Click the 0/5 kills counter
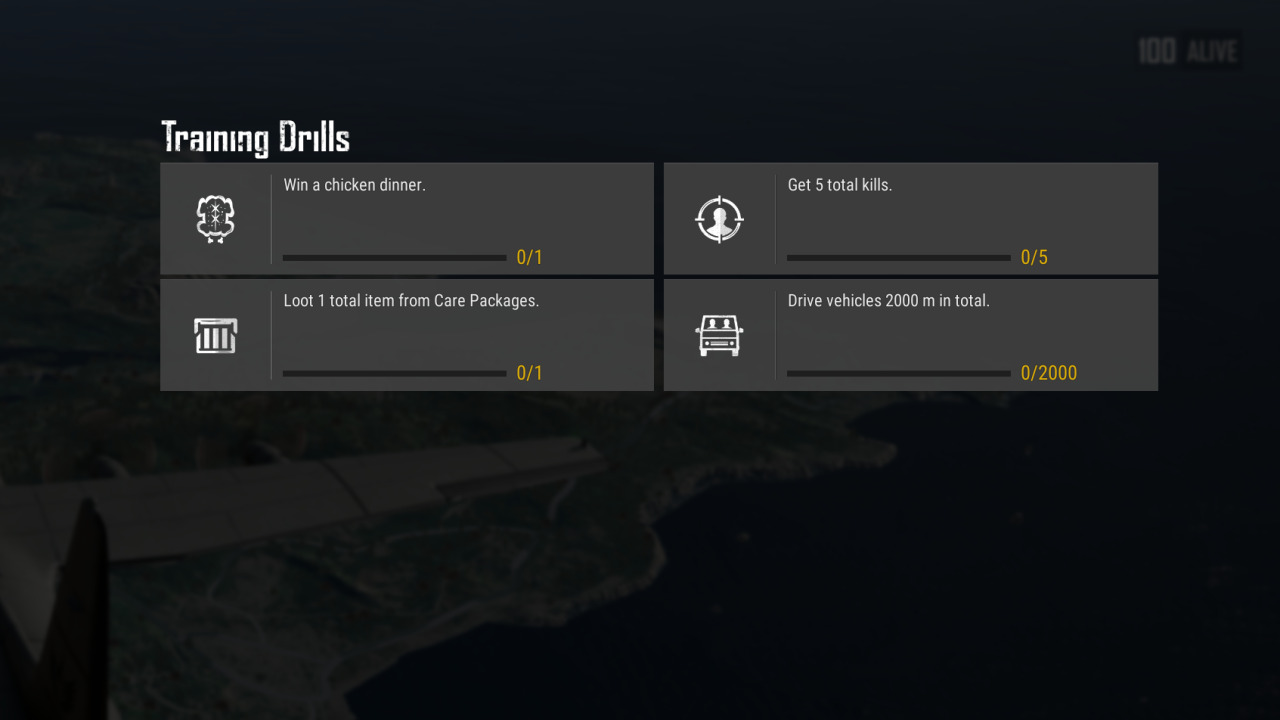This screenshot has width=1280, height=720. click(x=1034, y=257)
